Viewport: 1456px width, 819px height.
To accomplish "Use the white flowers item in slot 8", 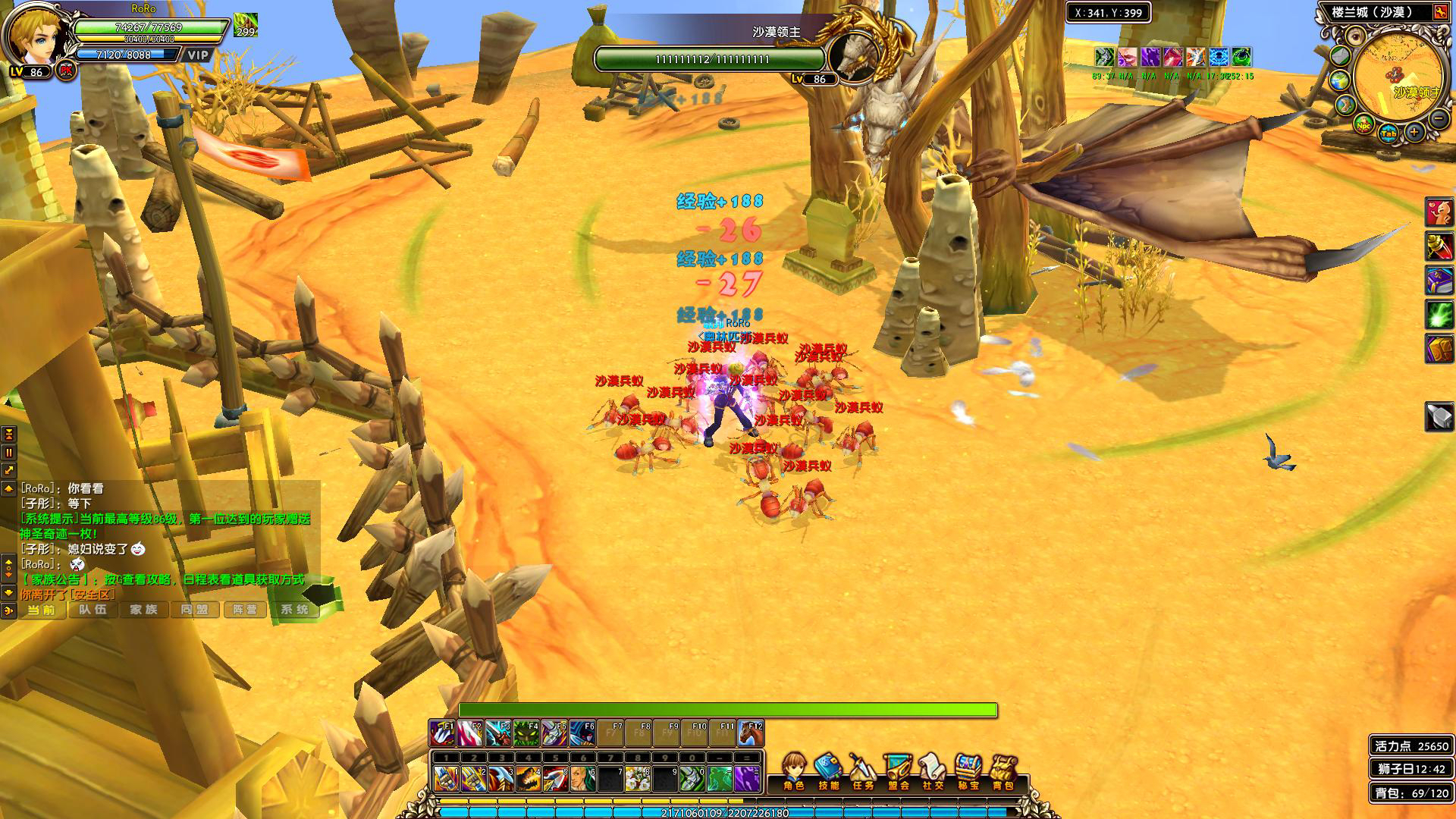I will (638, 779).
